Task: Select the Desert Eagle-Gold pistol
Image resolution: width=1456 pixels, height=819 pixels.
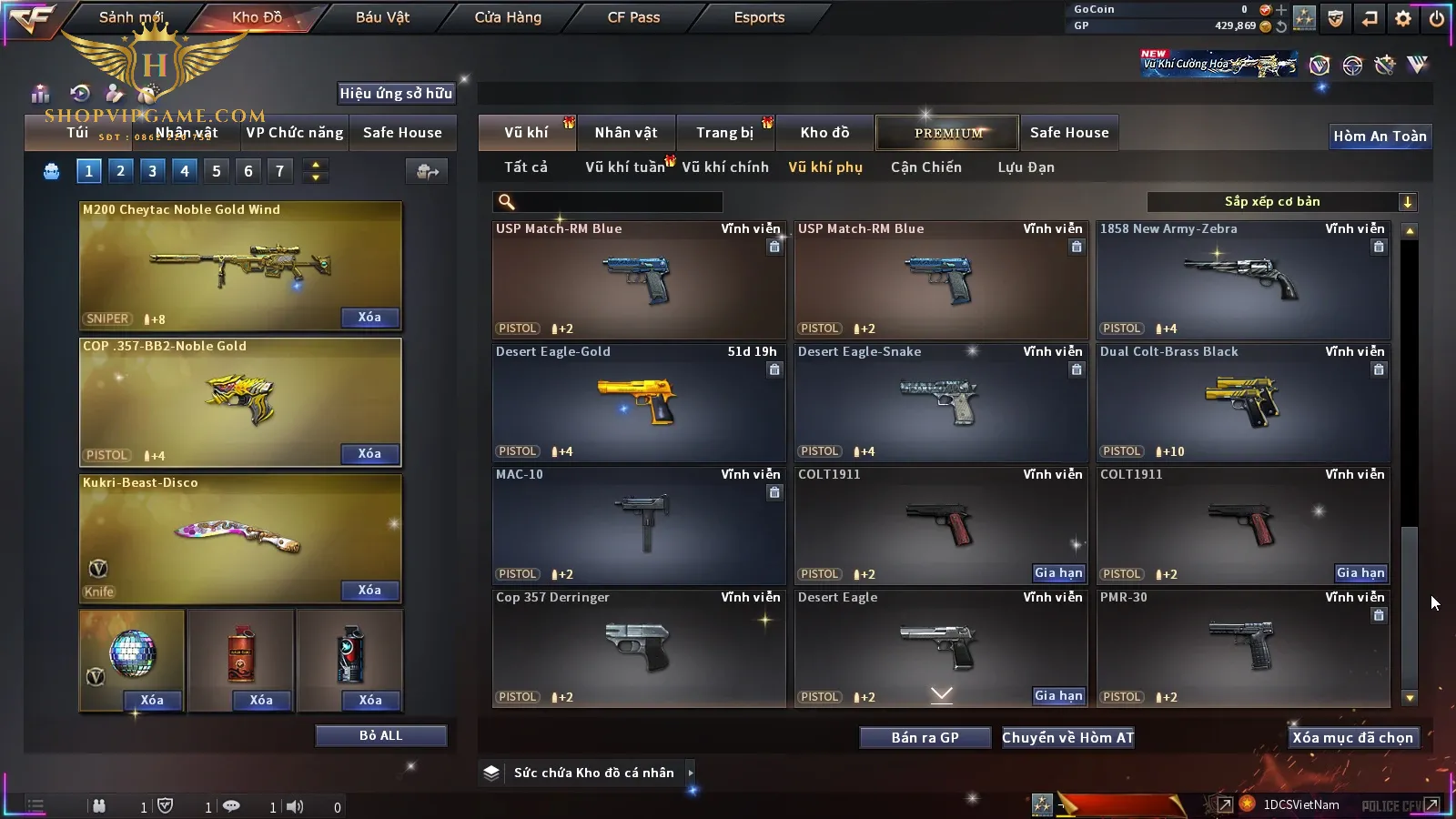Action: click(639, 402)
